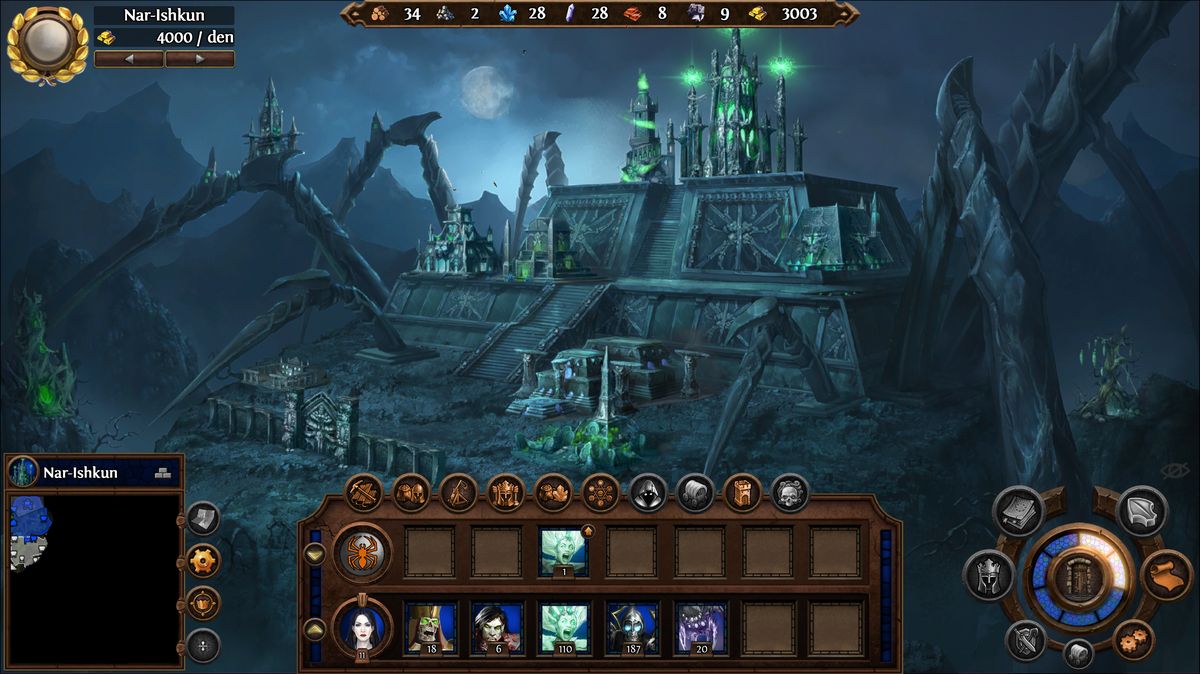The image size is (1200, 674).
Task: Switch to the previous town with left arrow
Action: 129,59
